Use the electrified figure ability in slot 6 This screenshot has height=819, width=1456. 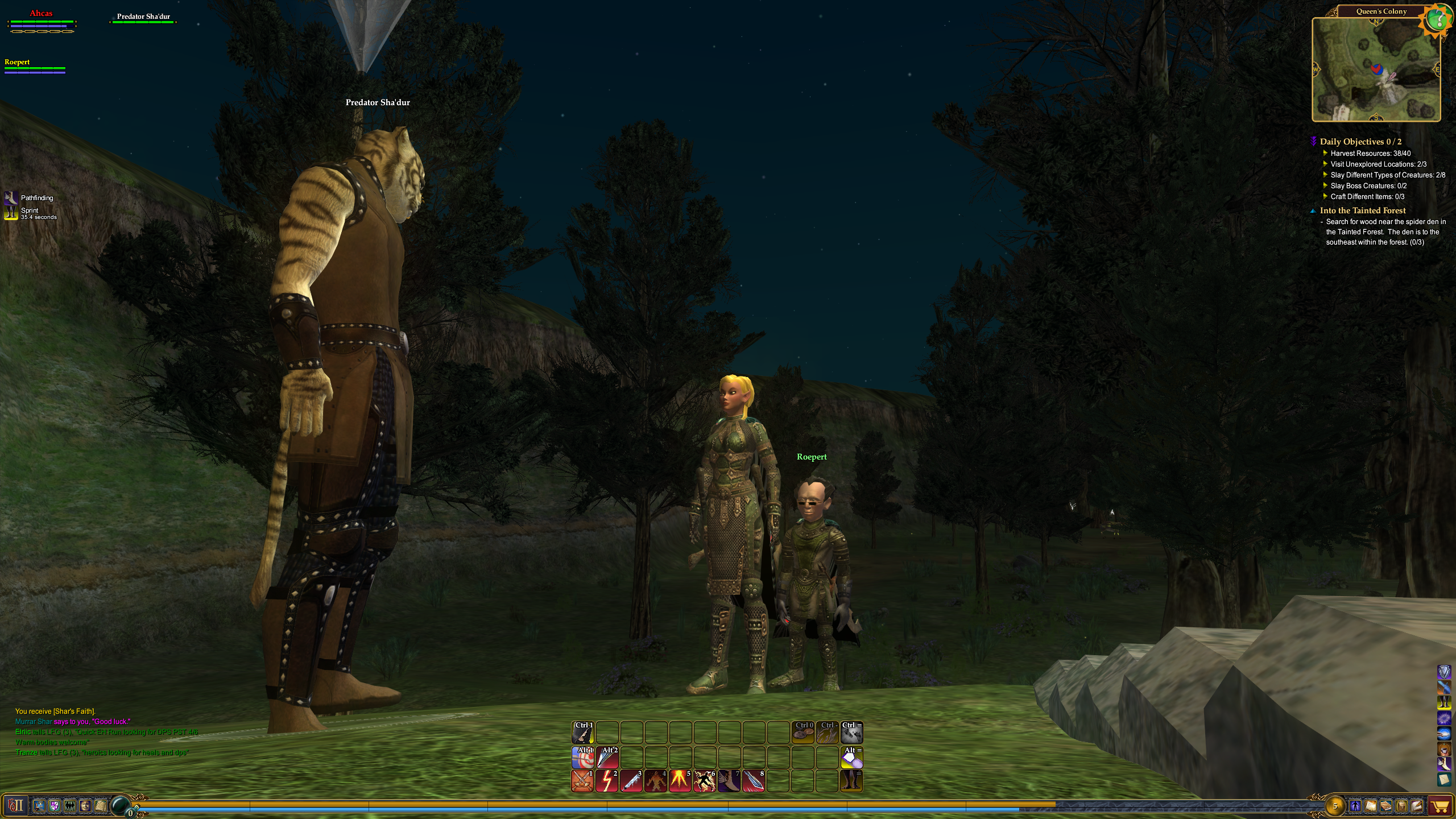pyautogui.click(x=705, y=781)
